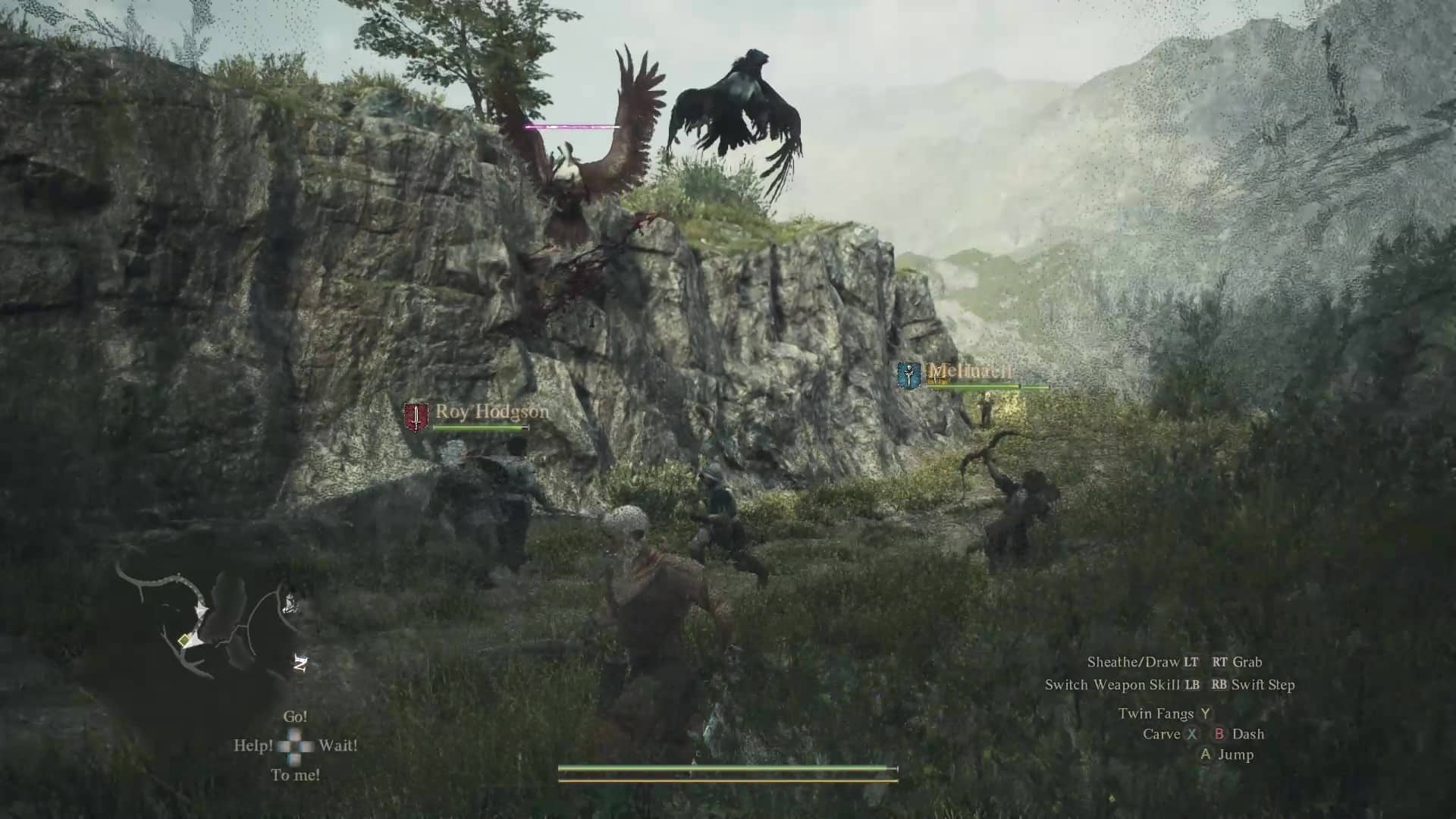
Task: Select the Help! pawn command
Action: point(256,747)
